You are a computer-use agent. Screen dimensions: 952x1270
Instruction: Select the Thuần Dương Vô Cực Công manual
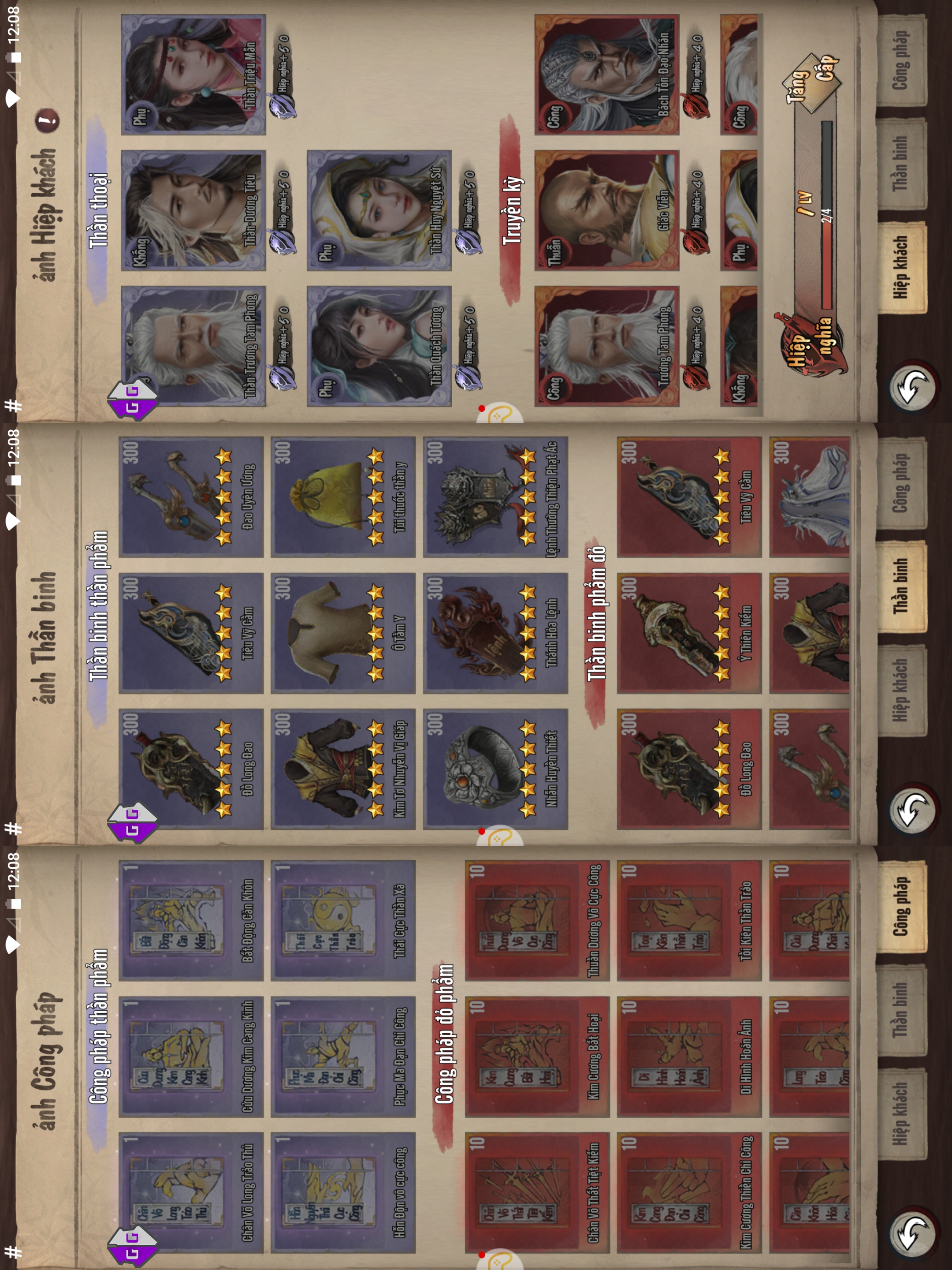[x=536, y=920]
